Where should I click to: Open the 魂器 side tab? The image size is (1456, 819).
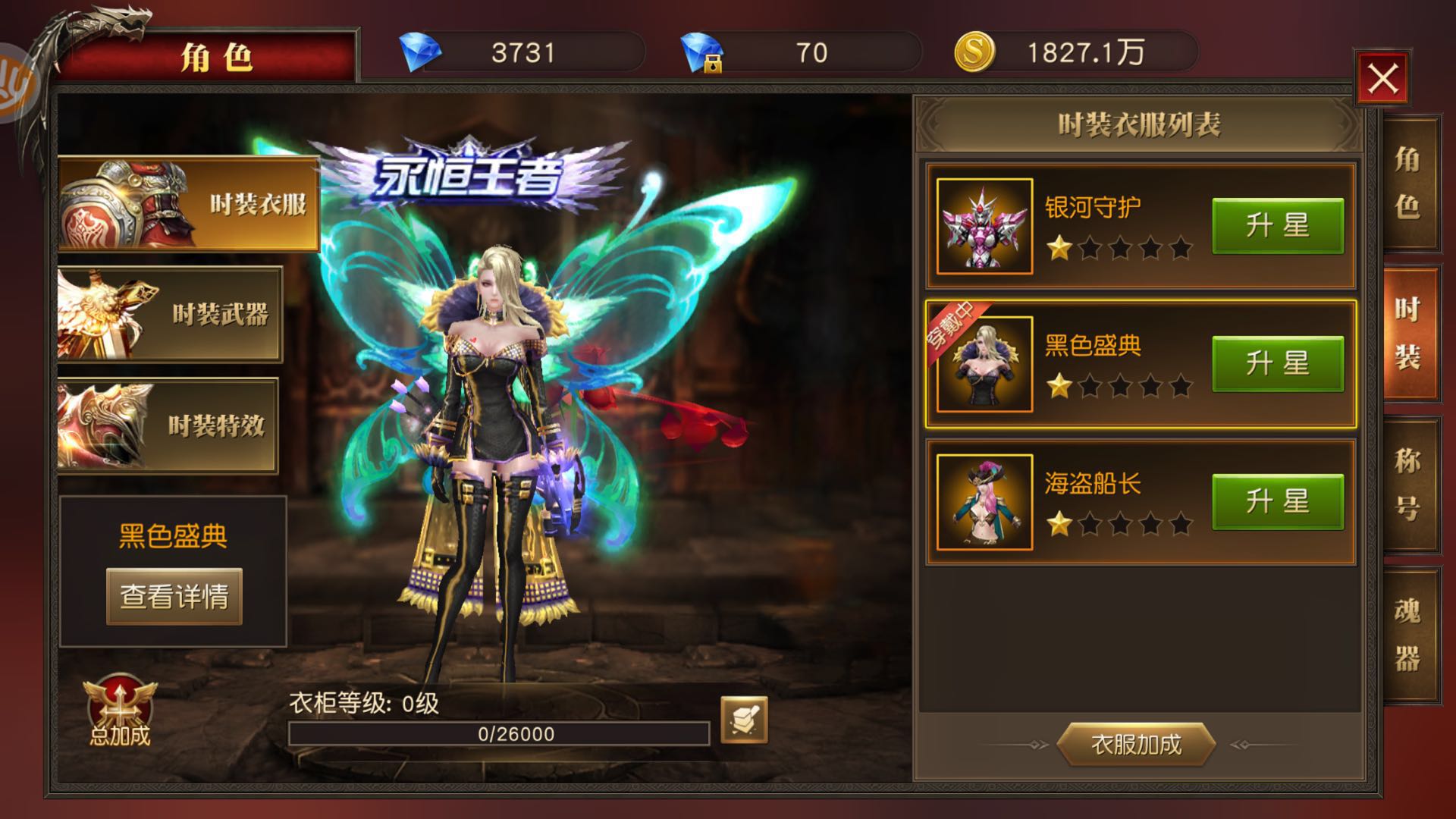point(1409,634)
